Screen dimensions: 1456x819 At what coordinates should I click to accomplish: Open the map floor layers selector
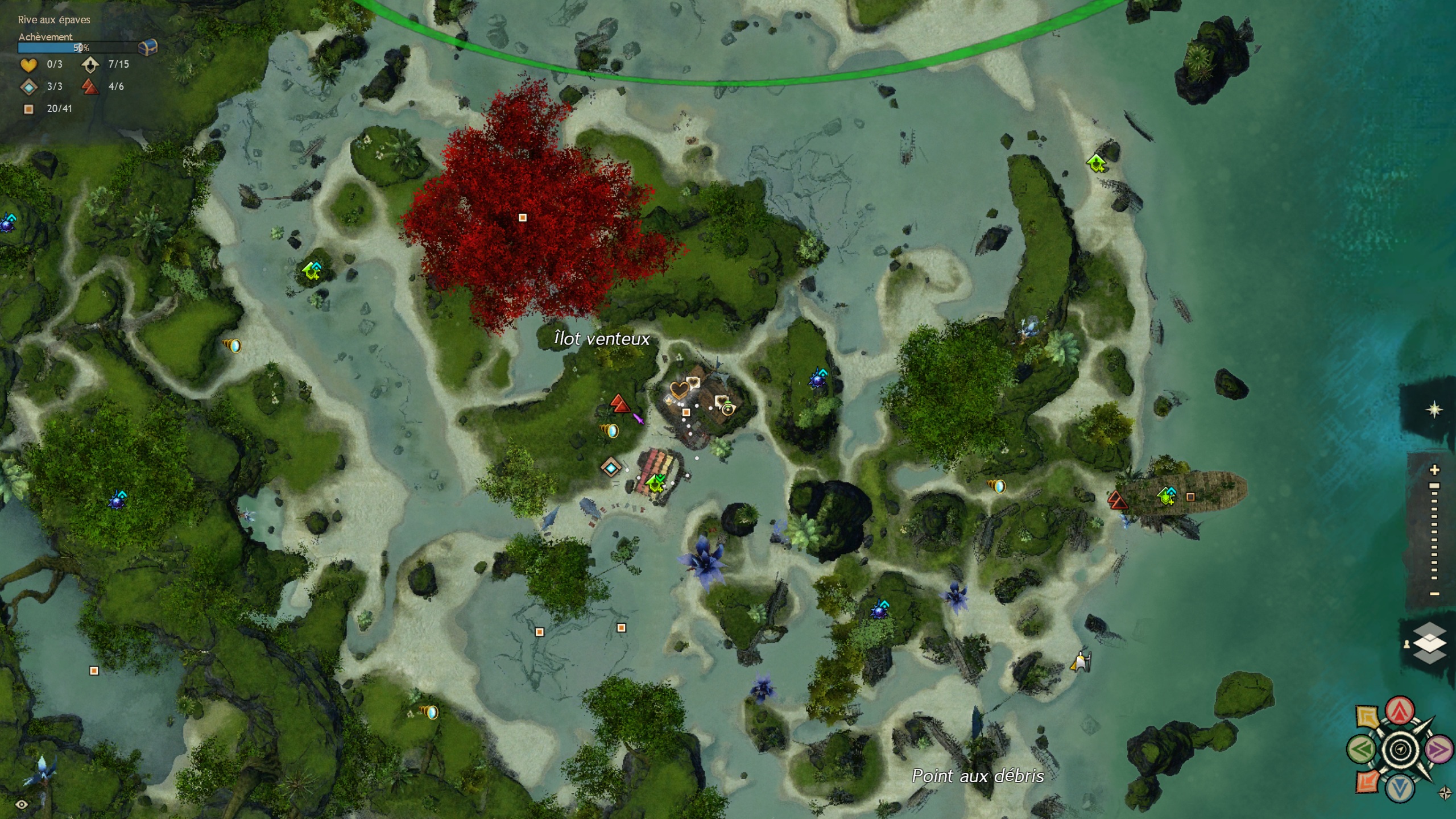click(x=1429, y=643)
